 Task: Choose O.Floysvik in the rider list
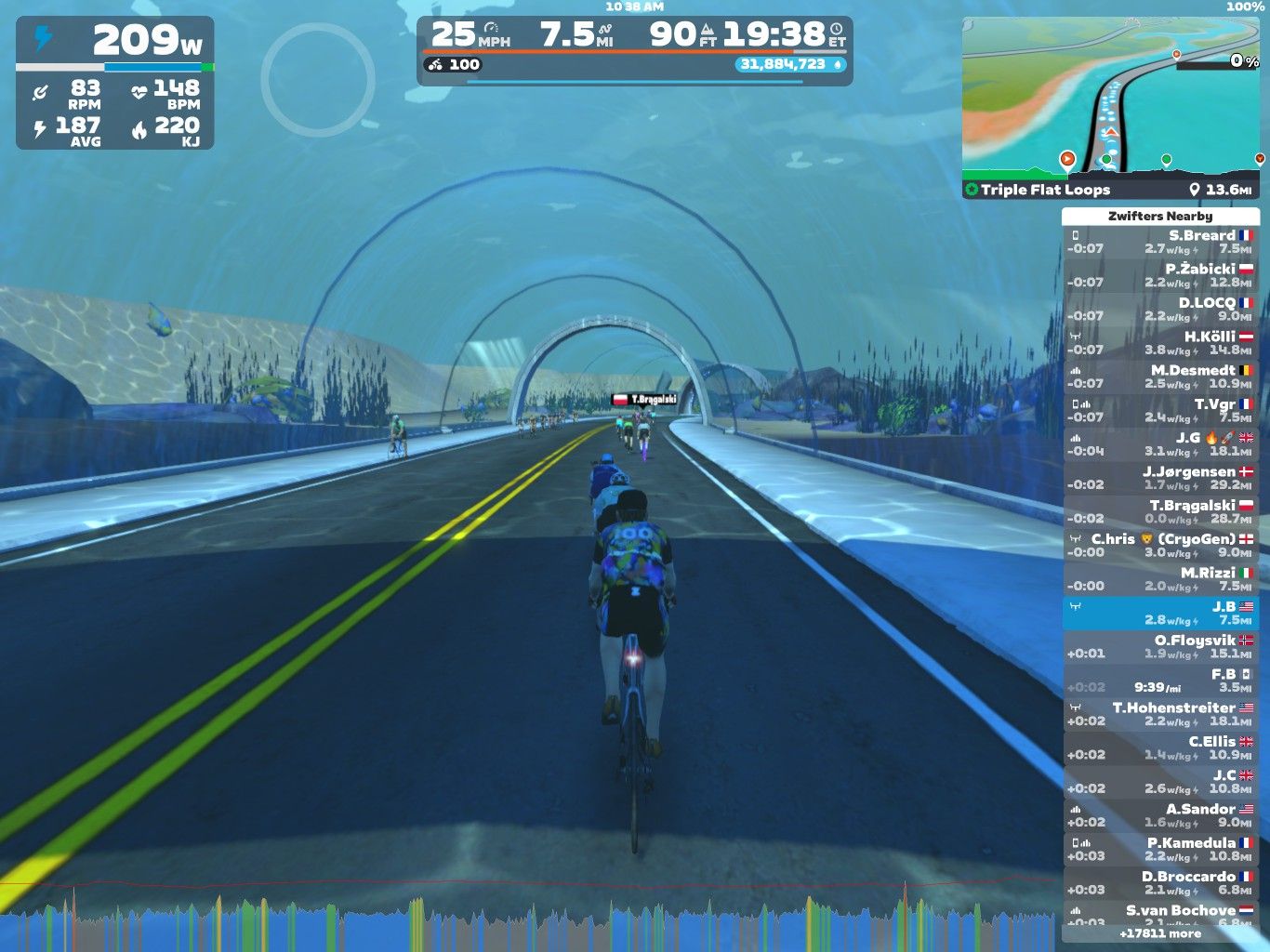tap(1160, 646)
